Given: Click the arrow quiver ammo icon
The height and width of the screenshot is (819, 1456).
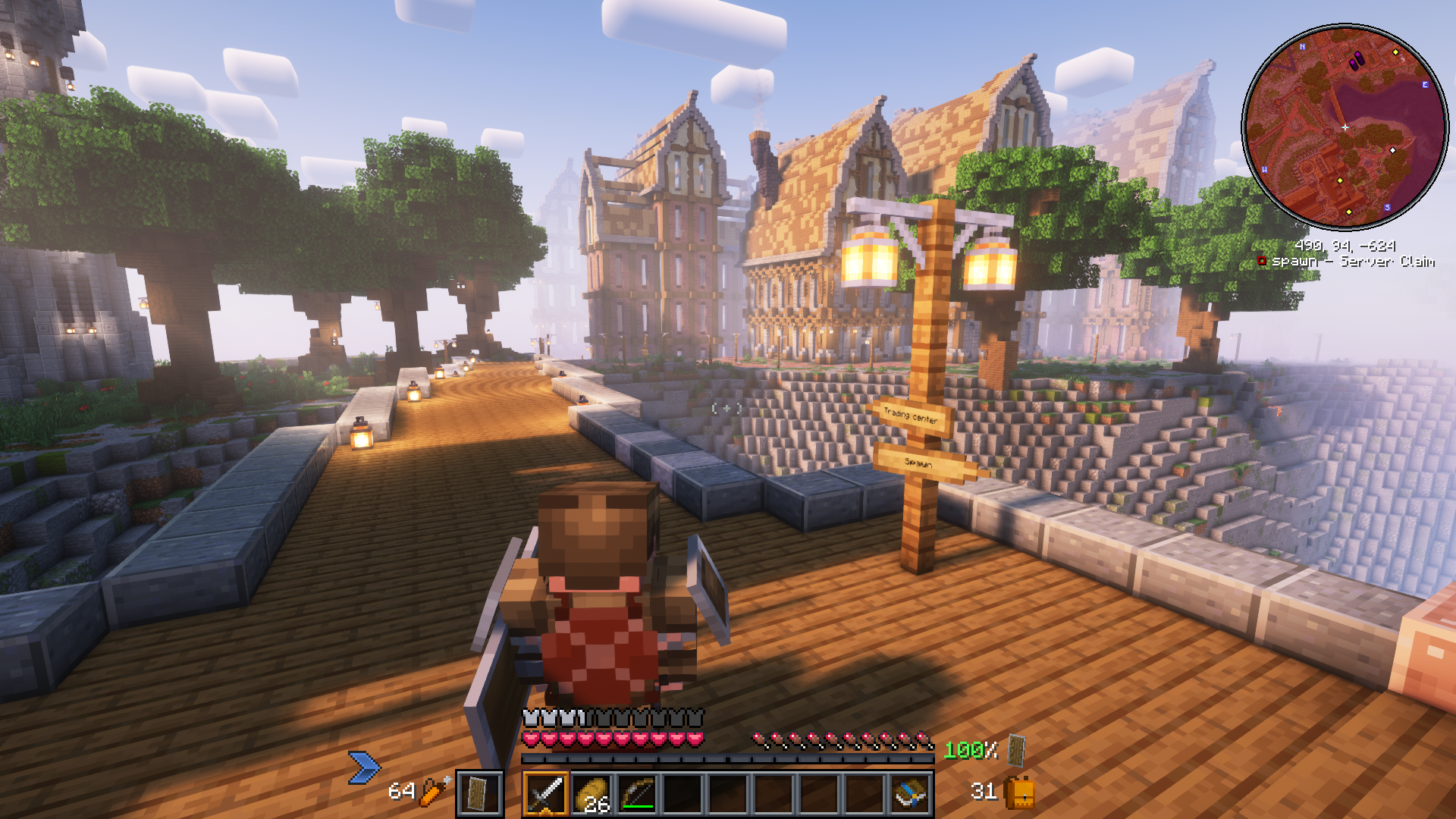Looking at the screenshot, I should [435, 791].
